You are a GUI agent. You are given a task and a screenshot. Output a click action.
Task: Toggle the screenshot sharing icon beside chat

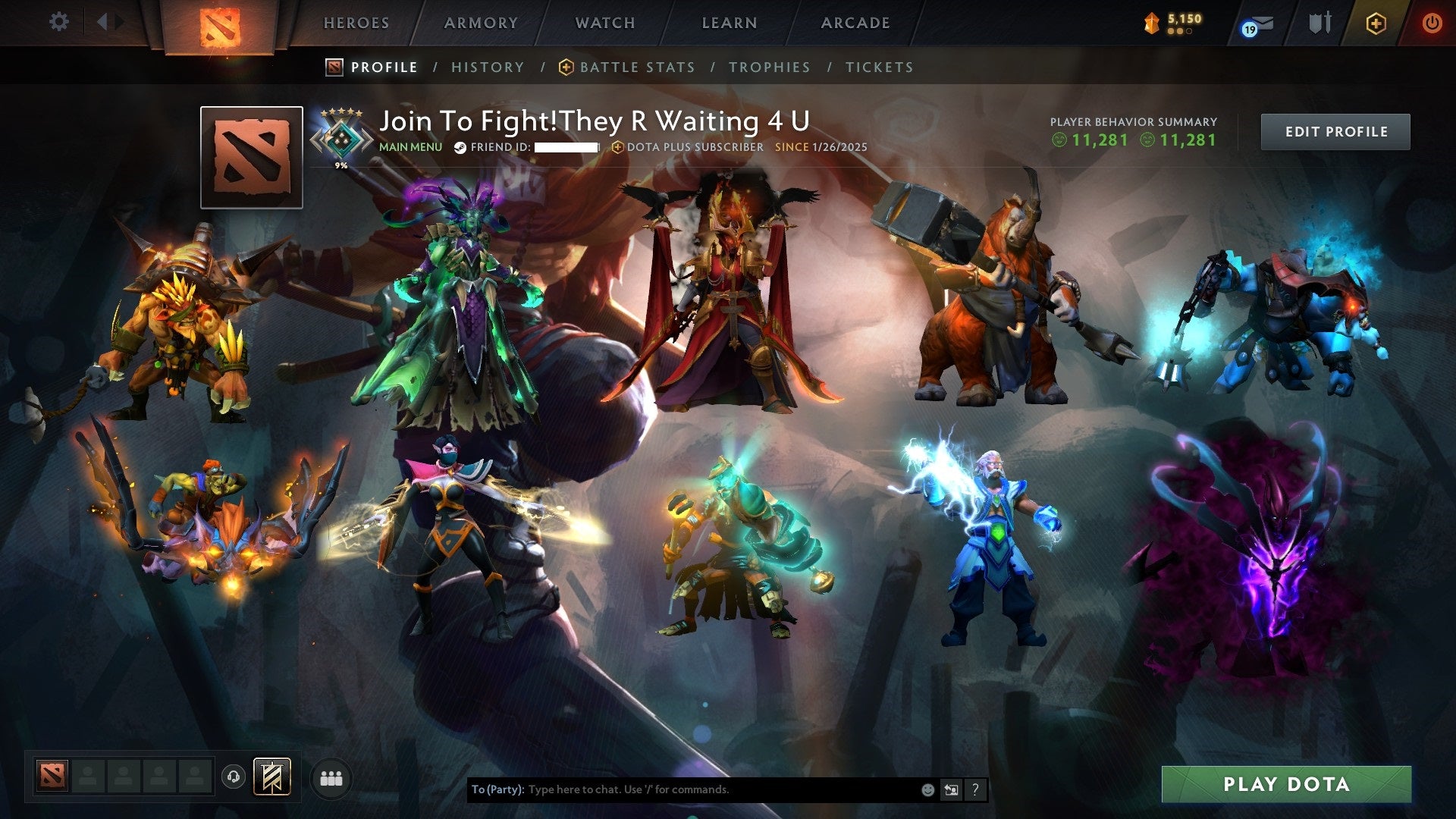click(x=951, y=789)
